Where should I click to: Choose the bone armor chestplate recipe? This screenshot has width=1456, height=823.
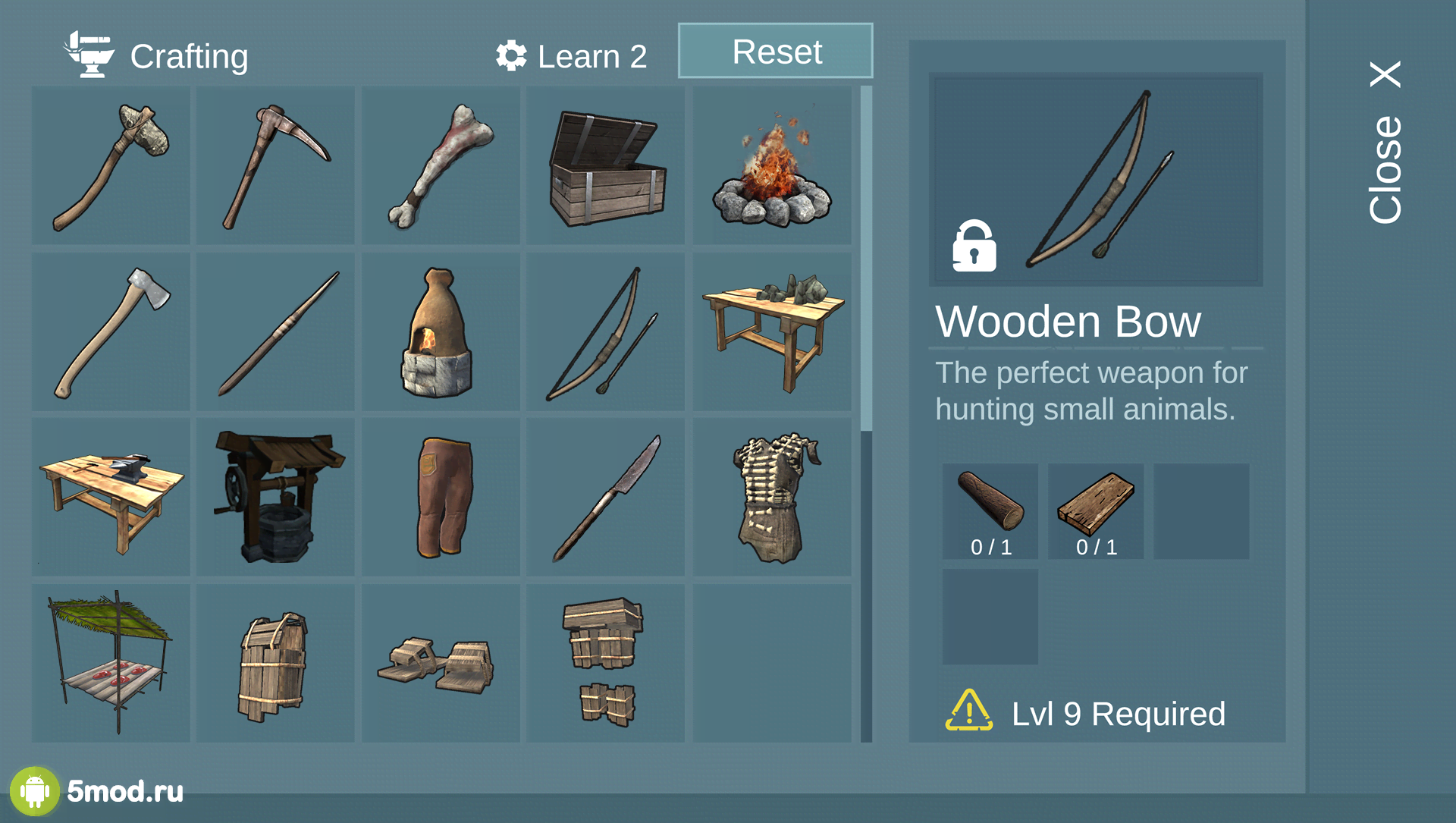point(772,497)
